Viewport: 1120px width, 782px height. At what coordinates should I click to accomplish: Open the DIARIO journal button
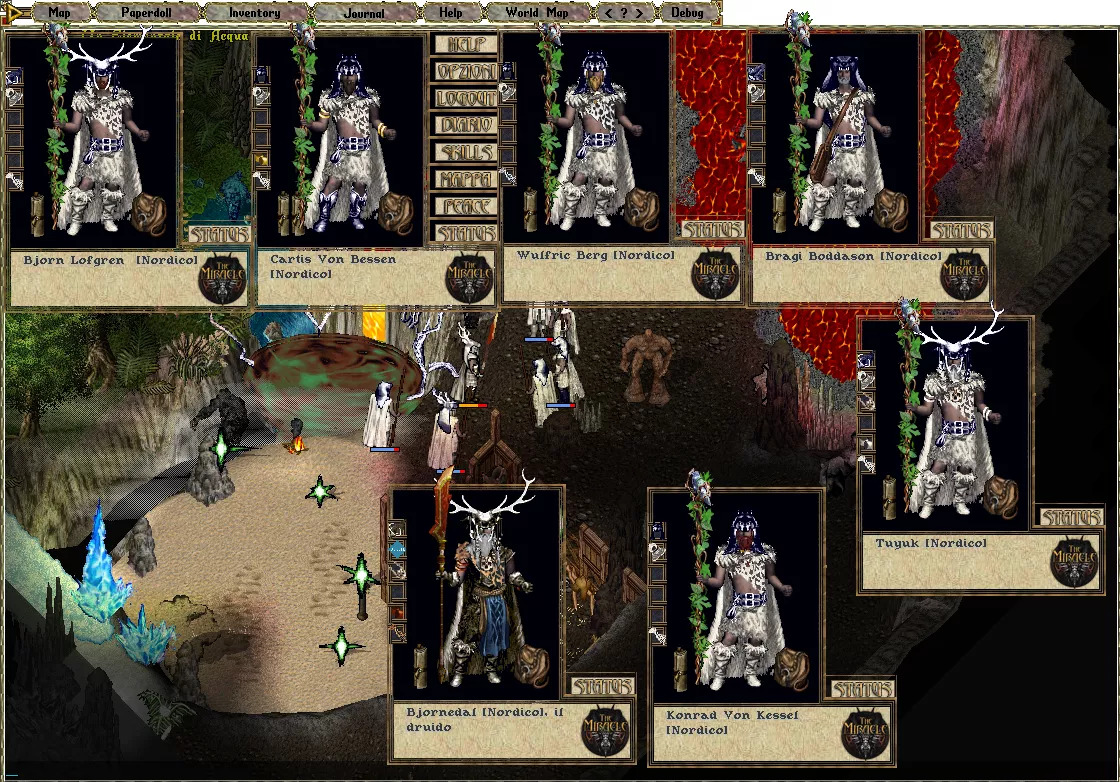tap(465, 126)
